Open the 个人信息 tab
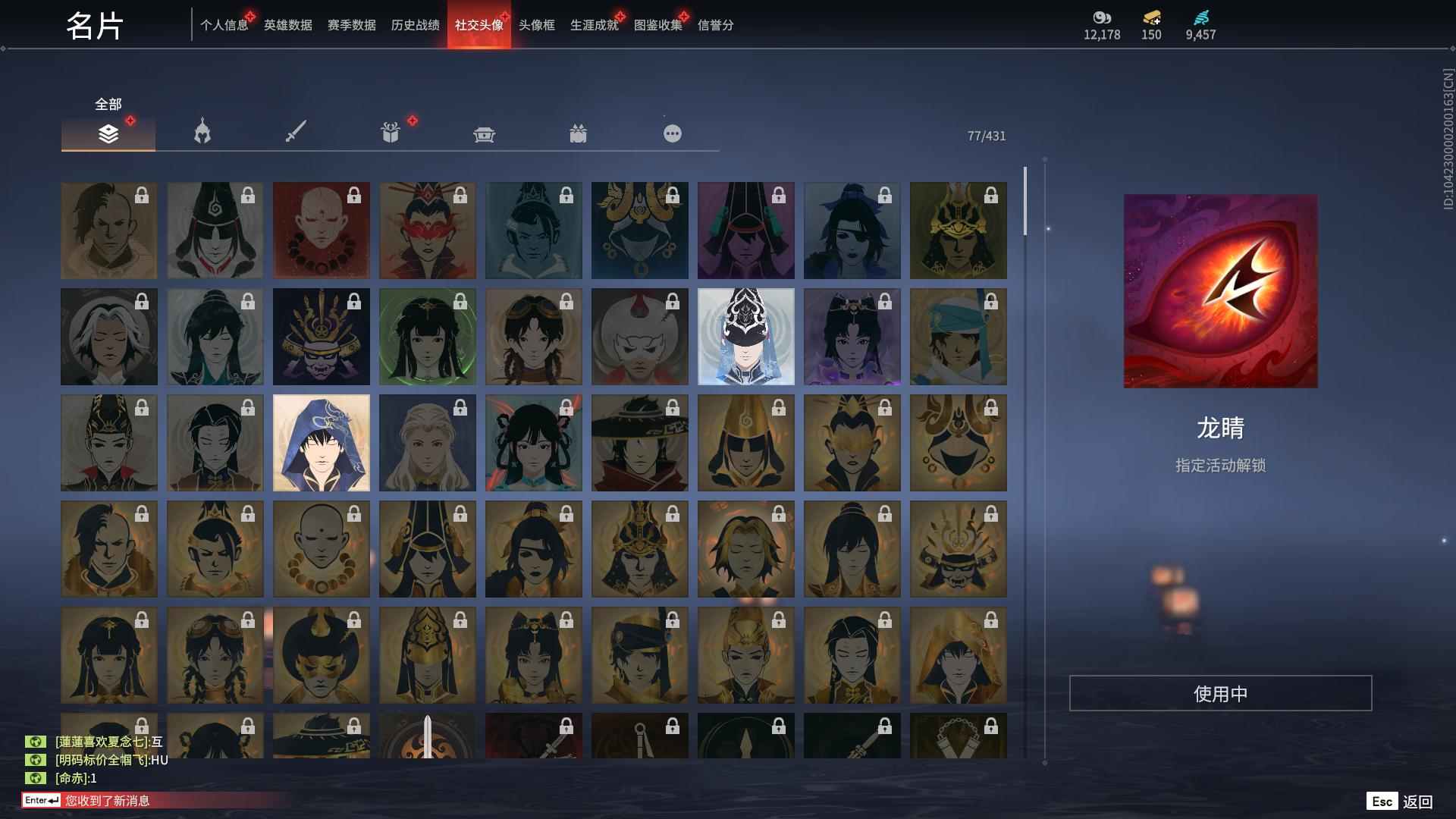The image size is (1456, 819). coord(223,25)
